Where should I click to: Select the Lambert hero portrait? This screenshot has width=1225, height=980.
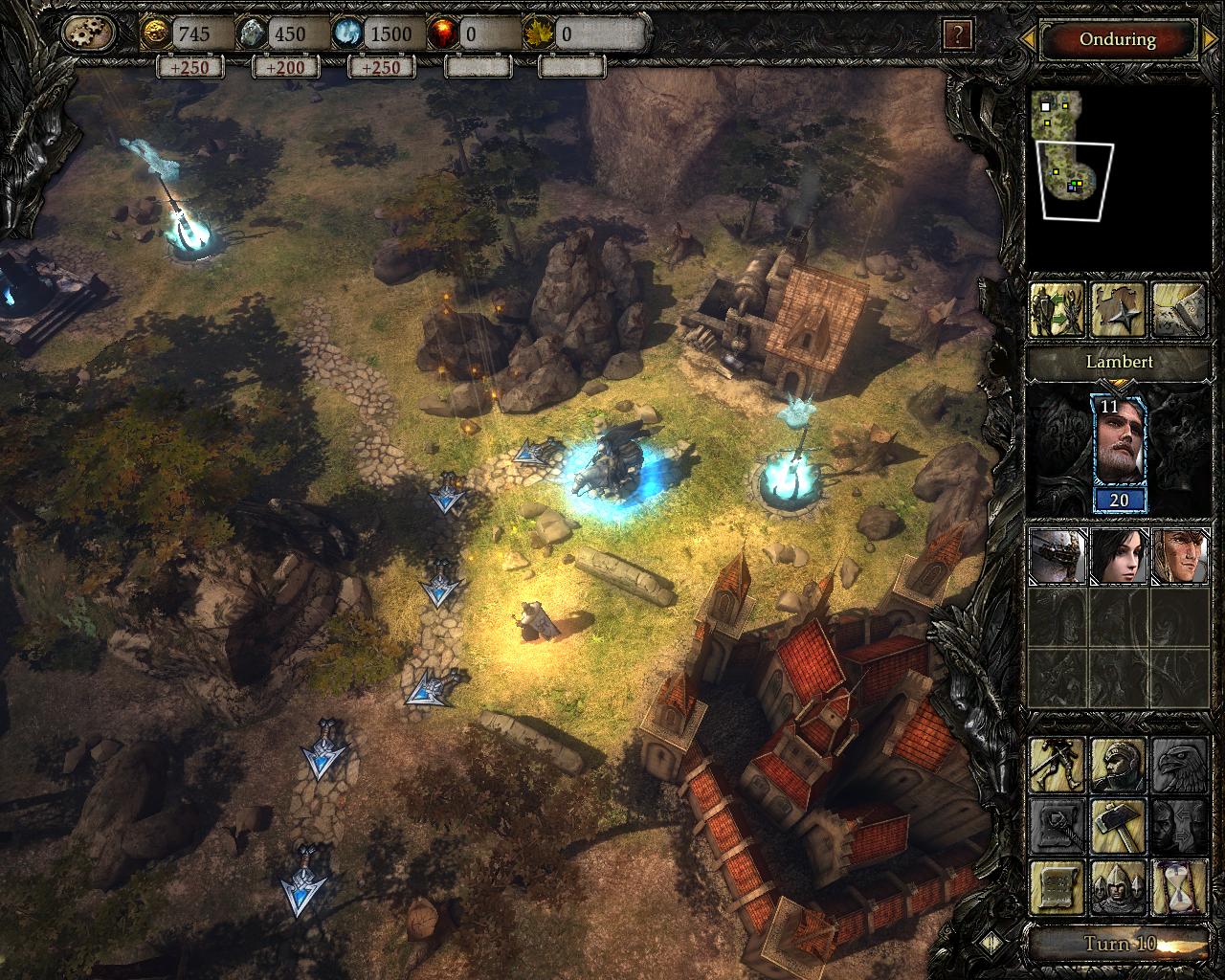click(1118, 454)
